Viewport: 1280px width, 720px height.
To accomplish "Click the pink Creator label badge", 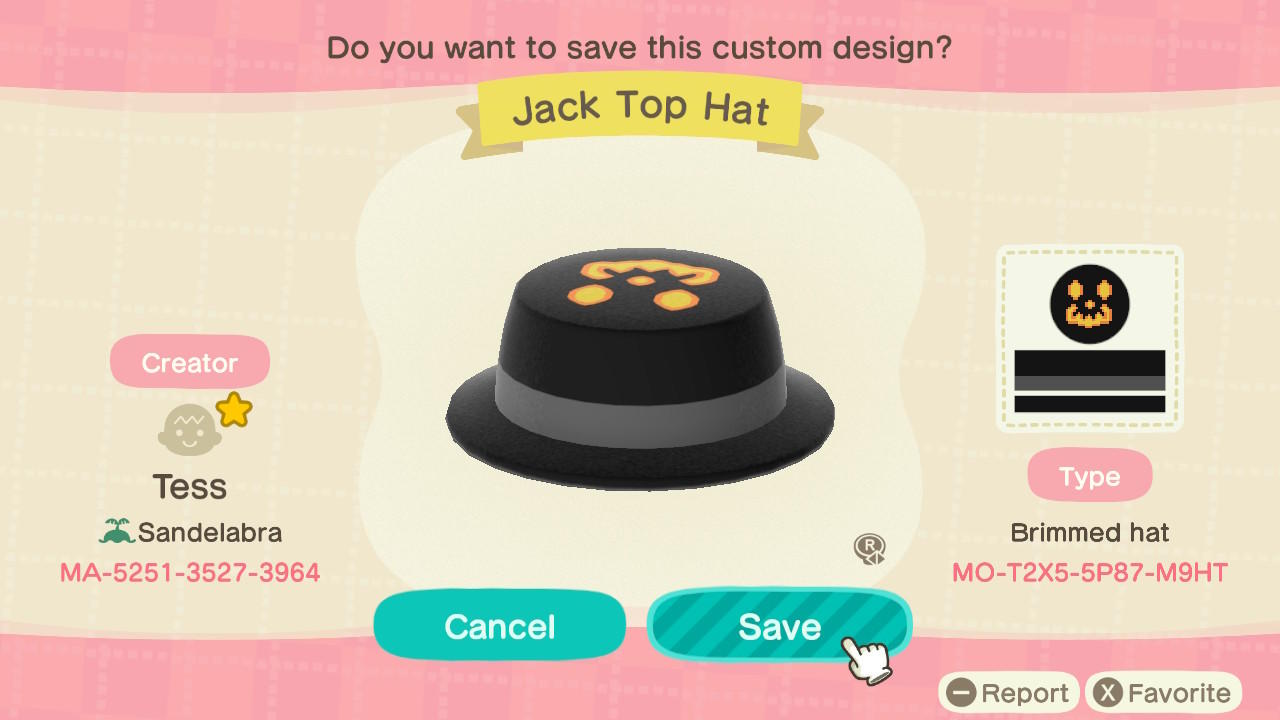I will pyautogui.click(x=189, y=362).
